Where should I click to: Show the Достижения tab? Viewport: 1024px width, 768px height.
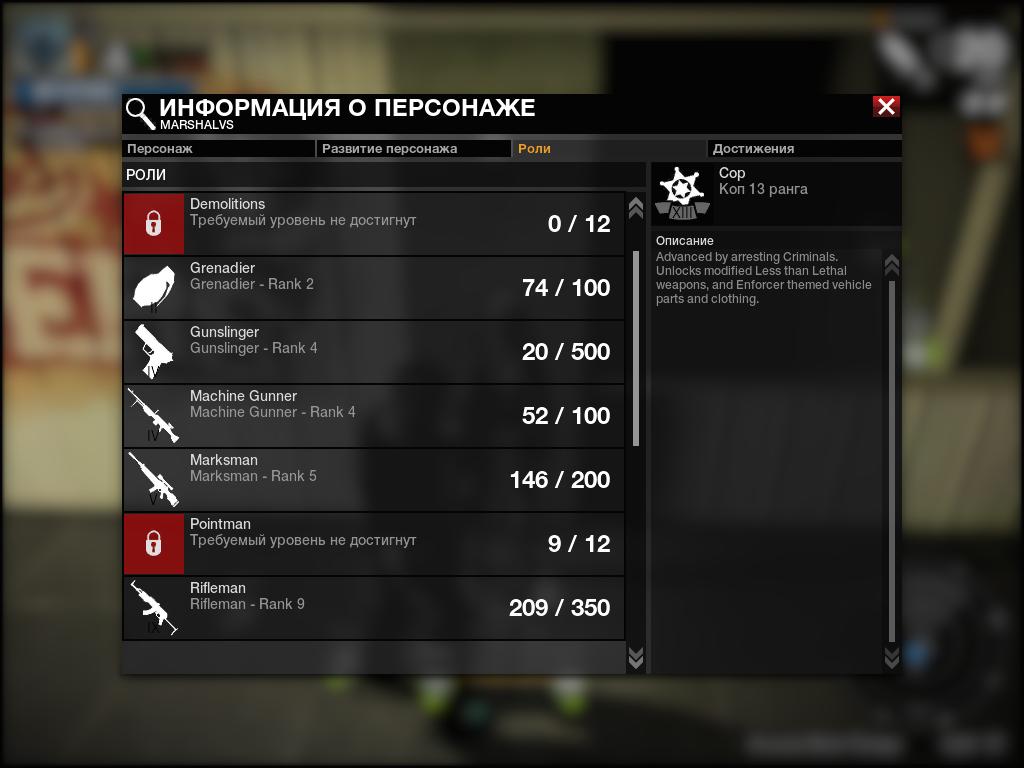(x=804, y=149)
